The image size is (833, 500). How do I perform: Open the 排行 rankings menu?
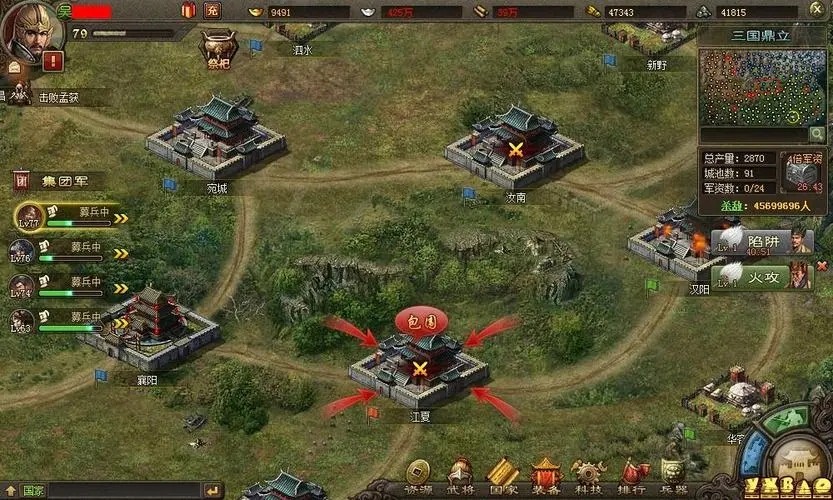click(x=634, y=475)
